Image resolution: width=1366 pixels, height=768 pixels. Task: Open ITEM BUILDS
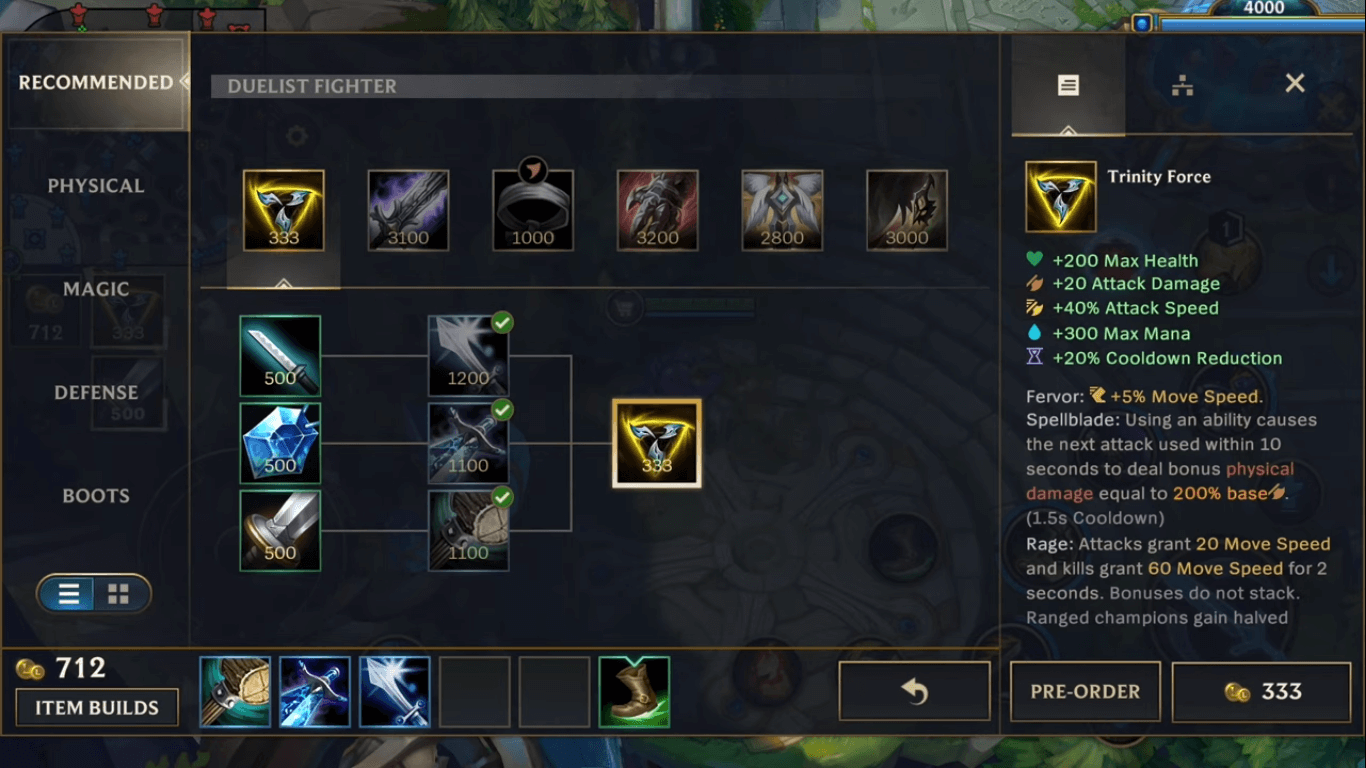(96, 707)
